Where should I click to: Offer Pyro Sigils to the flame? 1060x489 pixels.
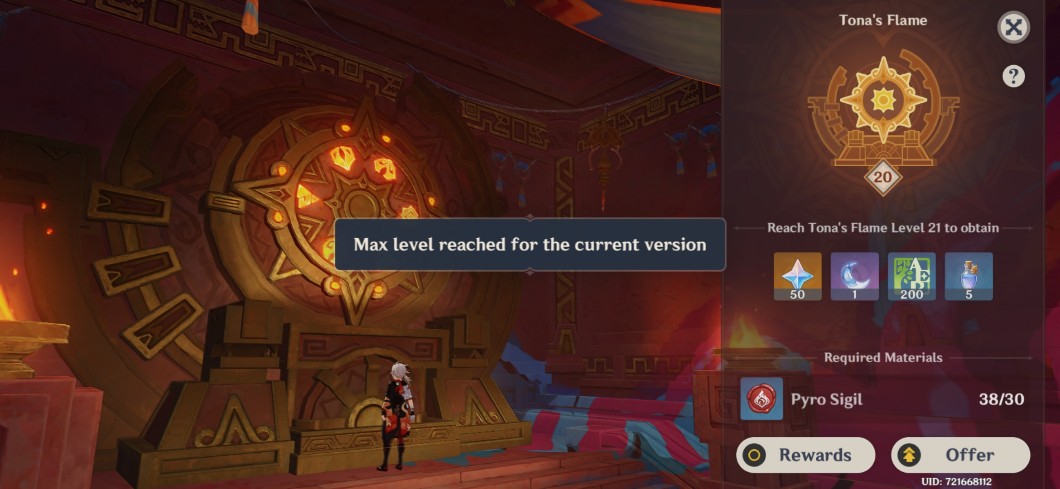960,455
